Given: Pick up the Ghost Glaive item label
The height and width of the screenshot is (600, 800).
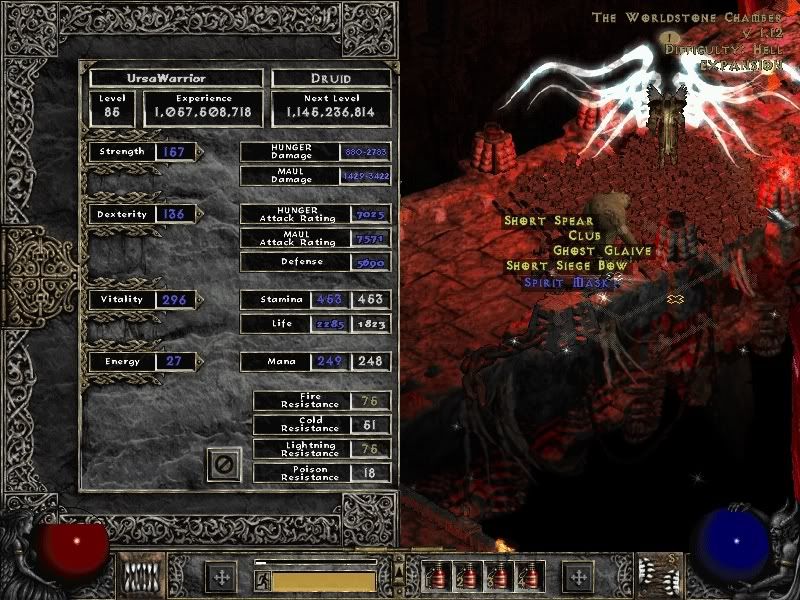Looking at the screenshot, I should [x=602, y=250].
